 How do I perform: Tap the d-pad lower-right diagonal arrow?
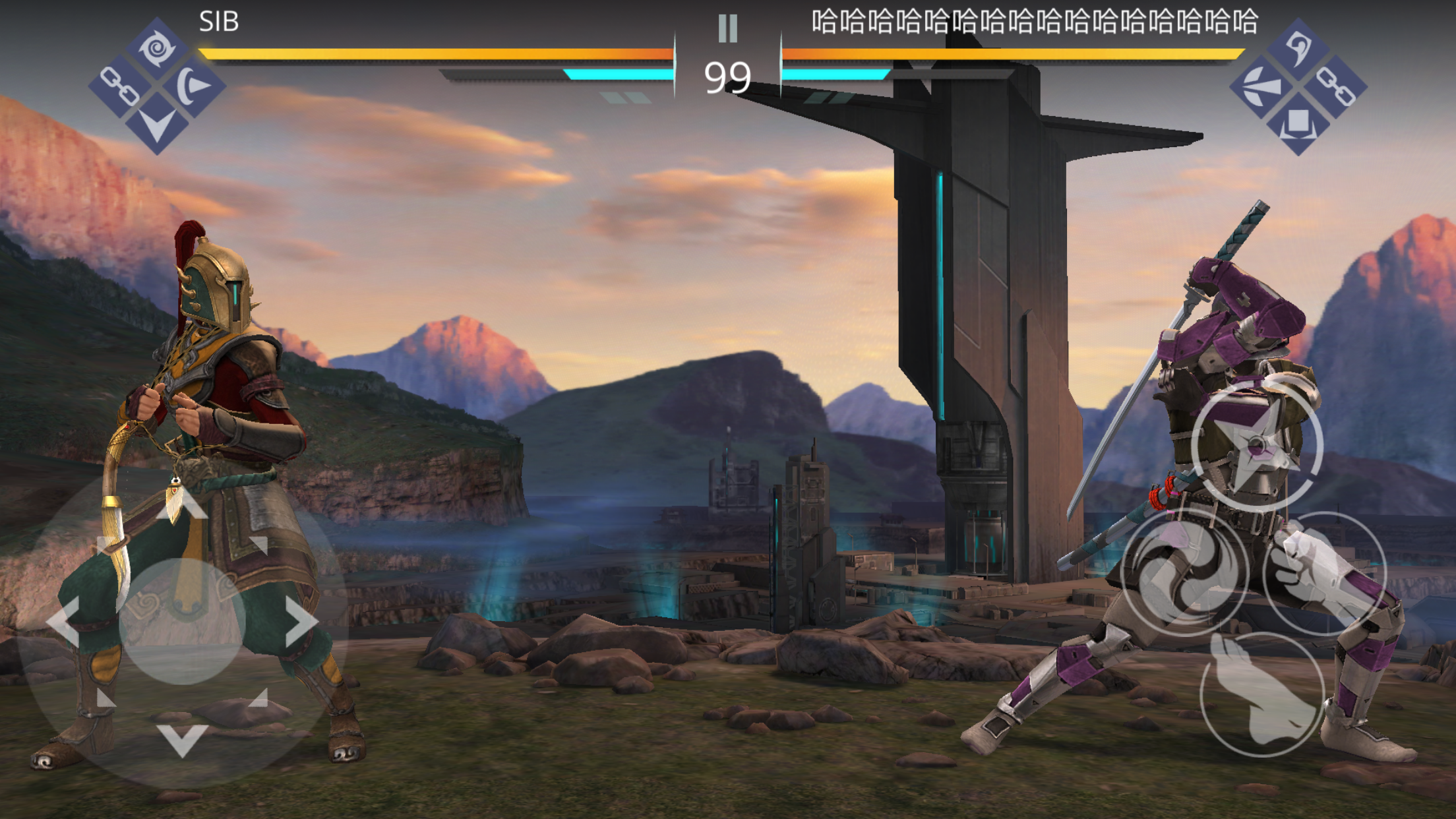(x=258, y=698)
